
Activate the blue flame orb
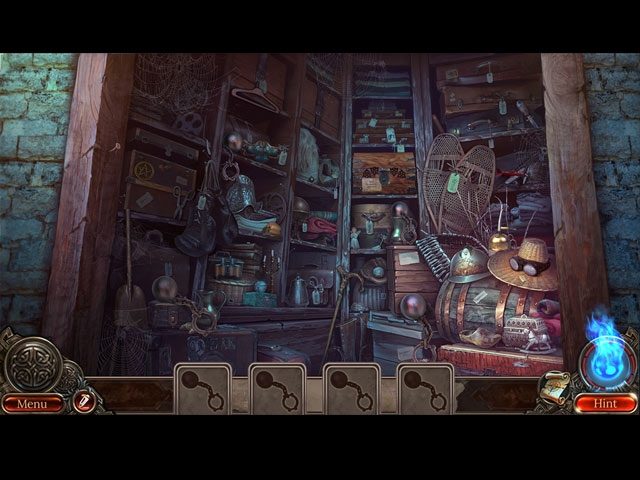(x=605, y=359)
